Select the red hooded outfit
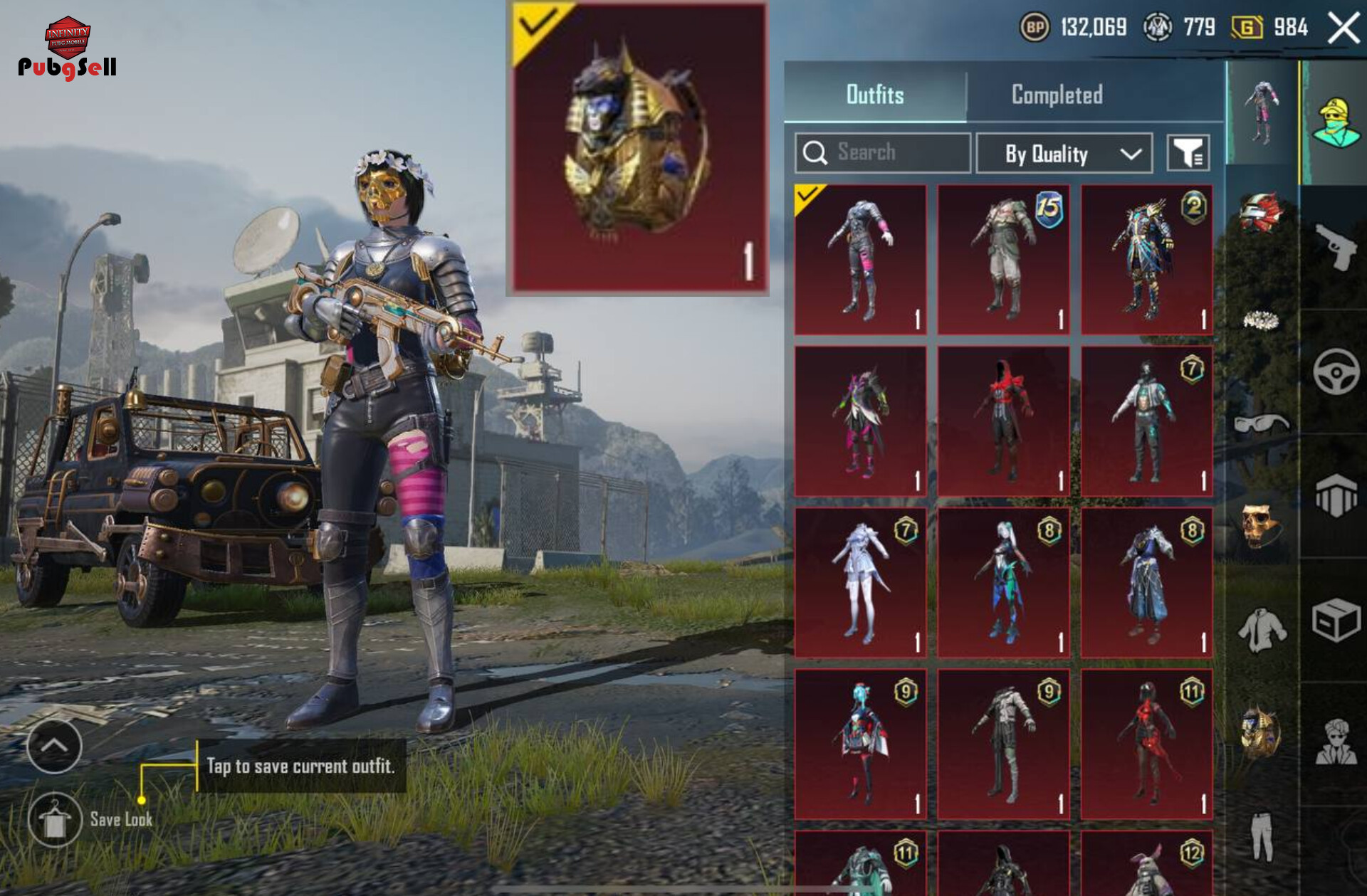The width and height of the screenshot is (1367, 896). (x=1003, y=421)
